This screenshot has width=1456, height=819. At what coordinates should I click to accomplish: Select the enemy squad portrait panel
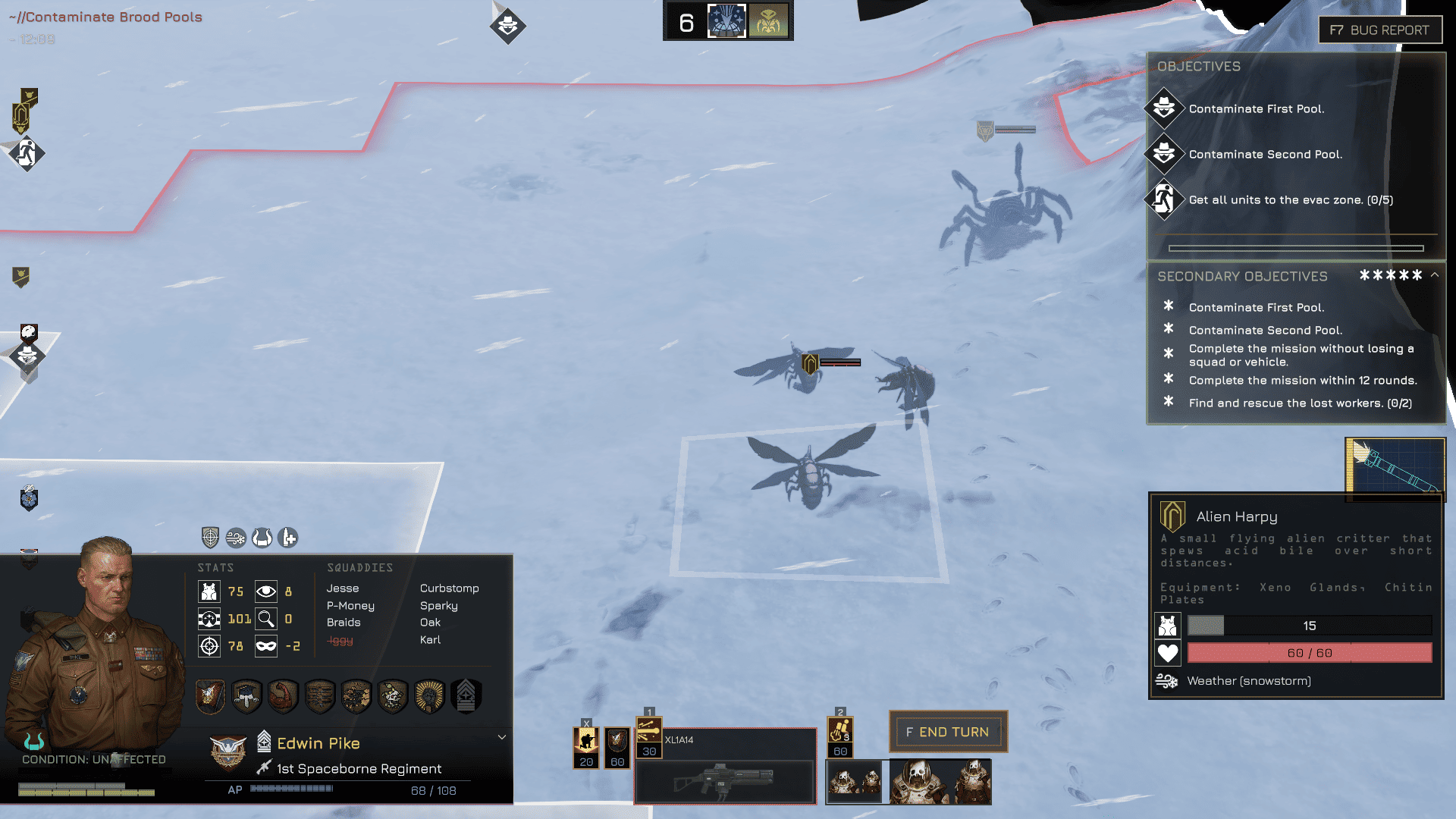[x=908, y=781]
